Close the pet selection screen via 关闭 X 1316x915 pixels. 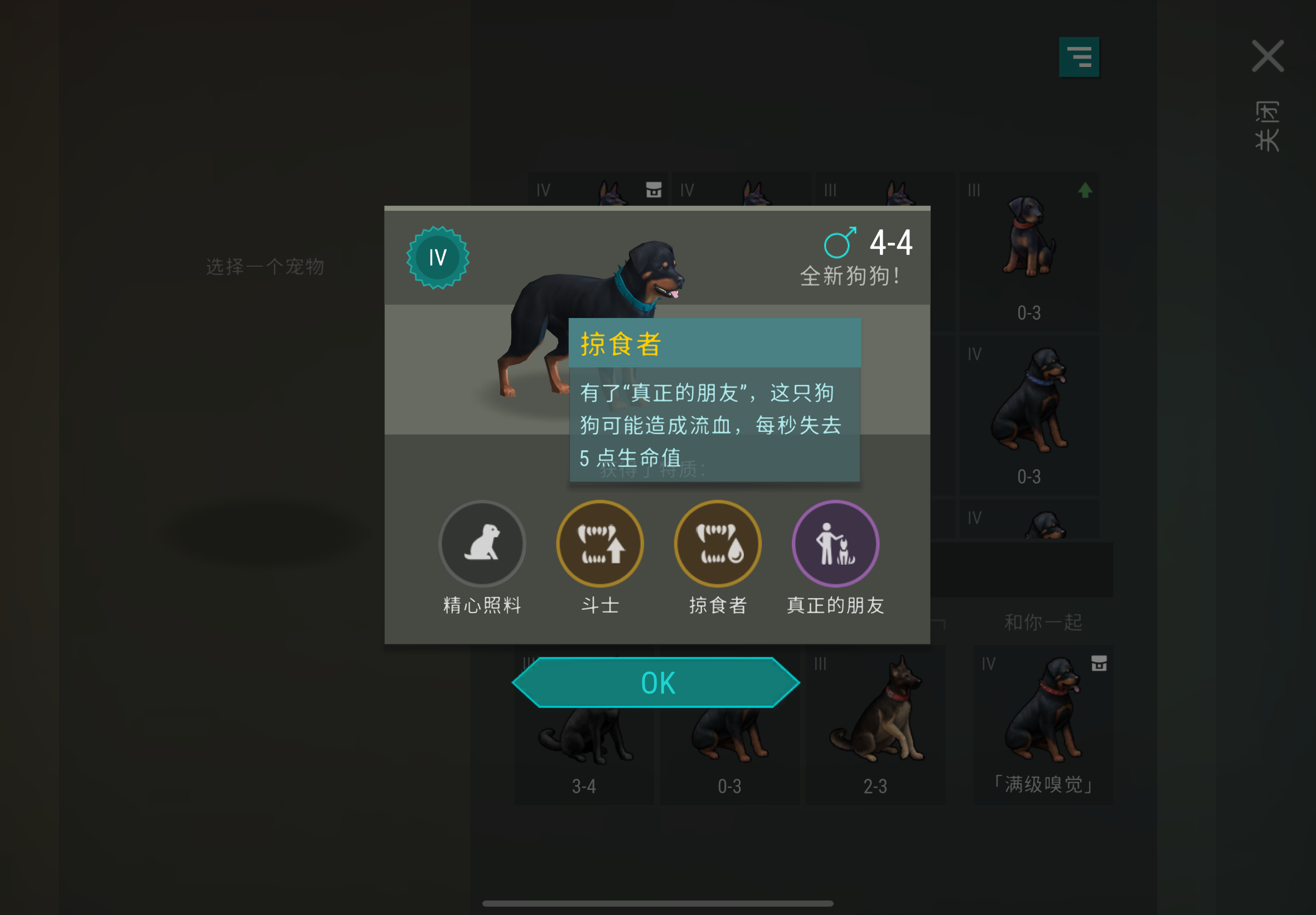pyautogui.click(x=1268, y=56)
